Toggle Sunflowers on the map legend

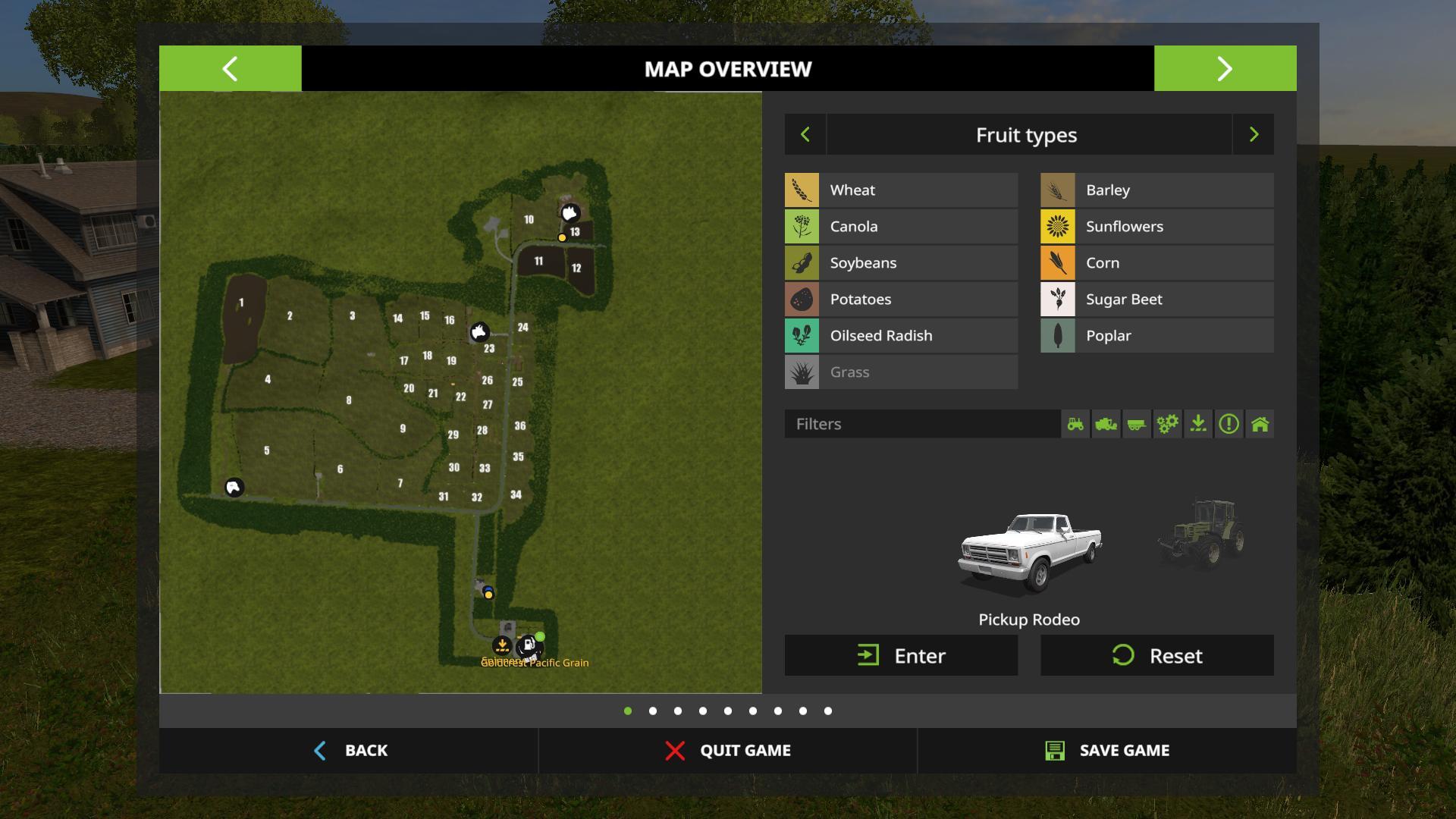pyautogui.click(x=1156, y=227)
